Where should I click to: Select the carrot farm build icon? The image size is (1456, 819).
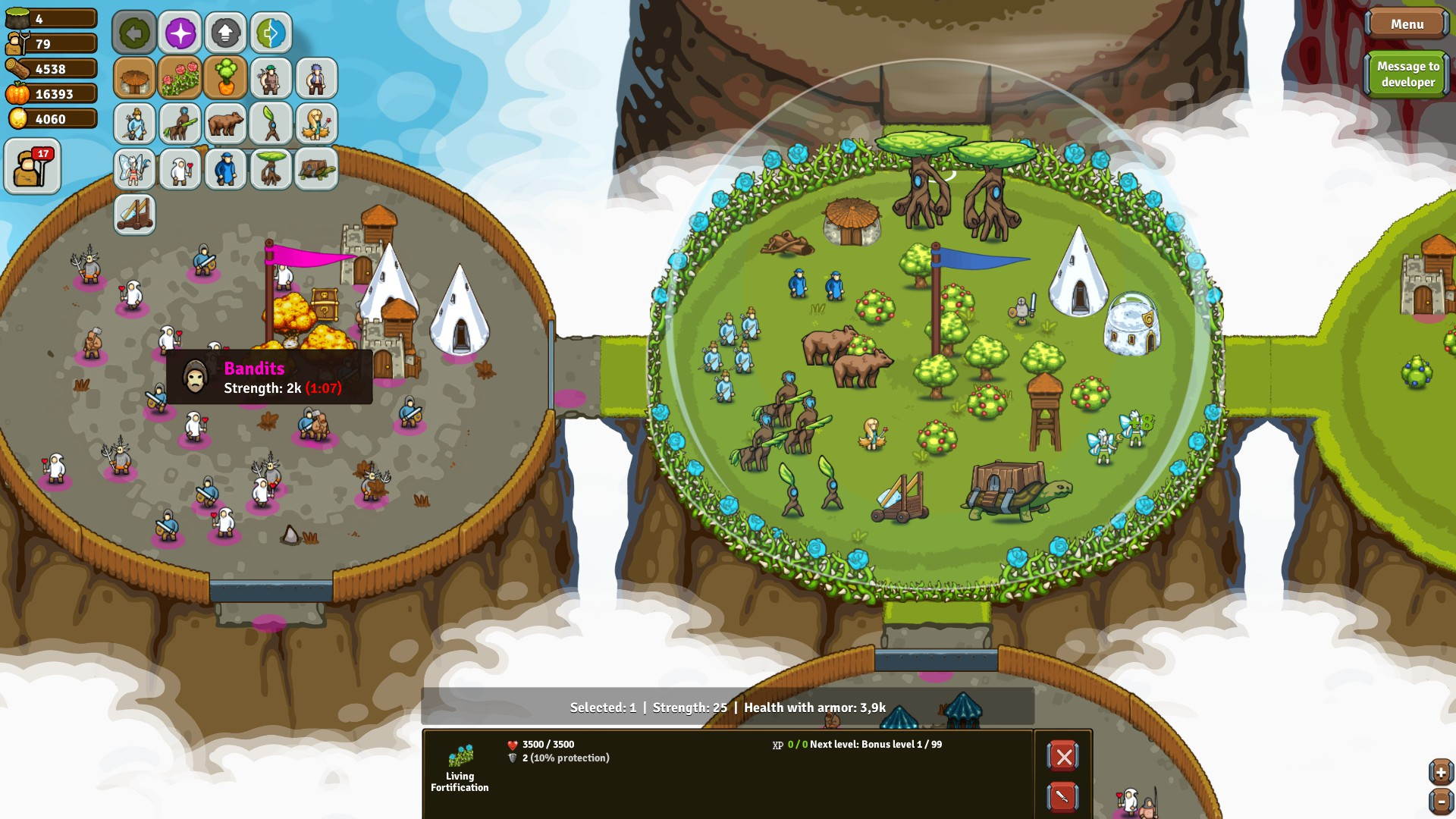click(225, 78)
